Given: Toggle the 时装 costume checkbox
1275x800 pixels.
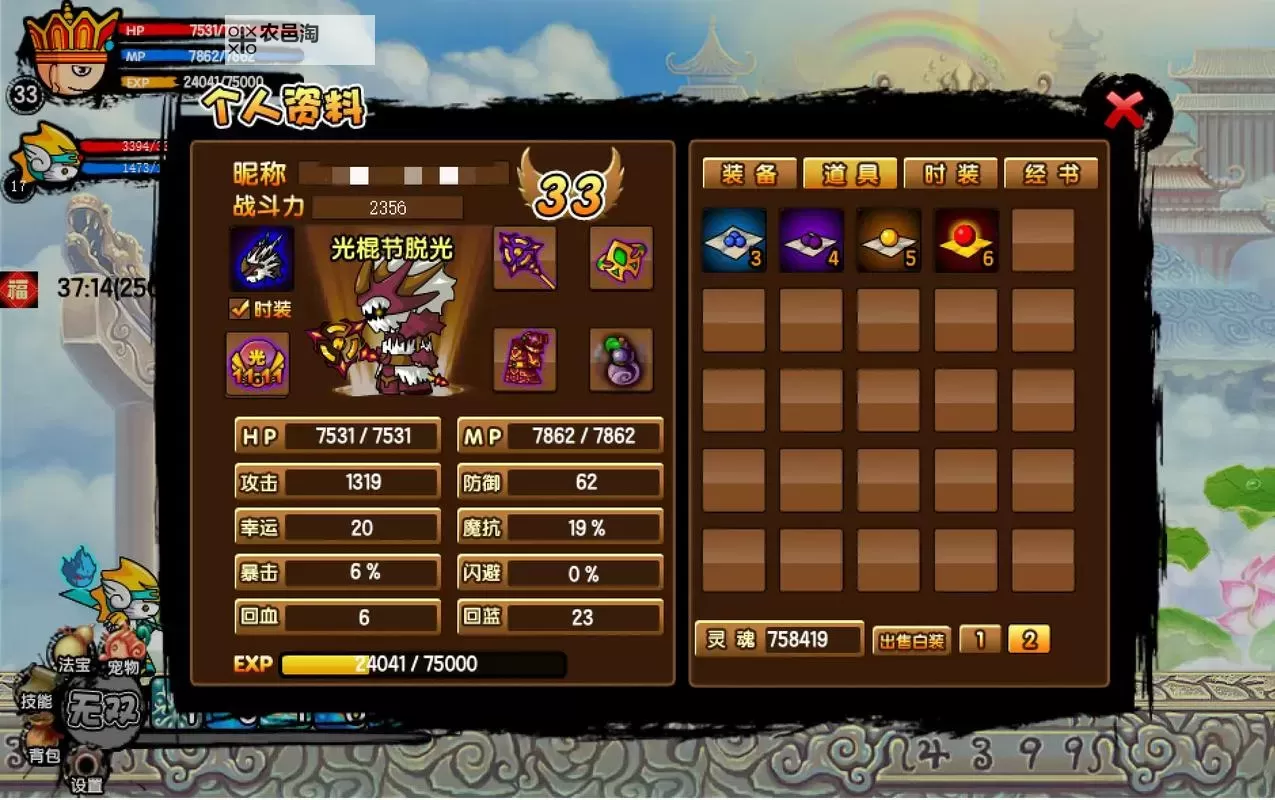Looking at the screenshot, I should [x=240, y=309].
